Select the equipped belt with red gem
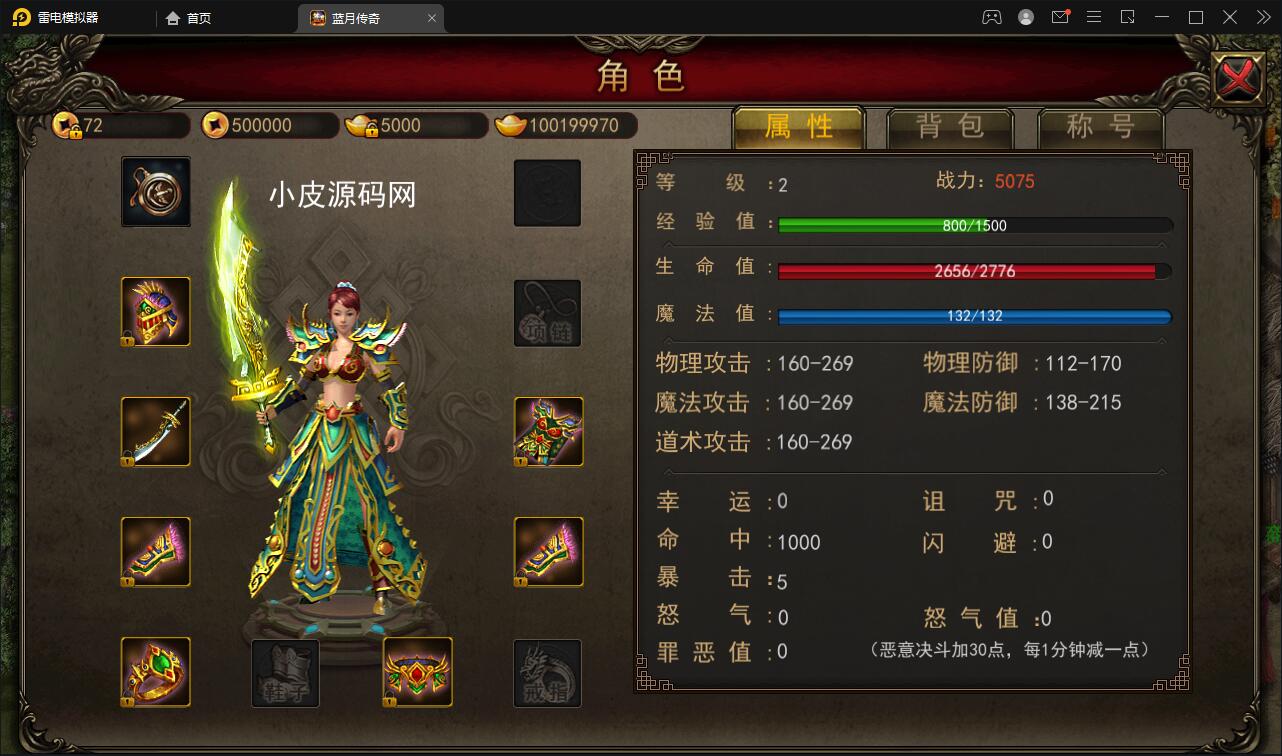 [418, 673]
